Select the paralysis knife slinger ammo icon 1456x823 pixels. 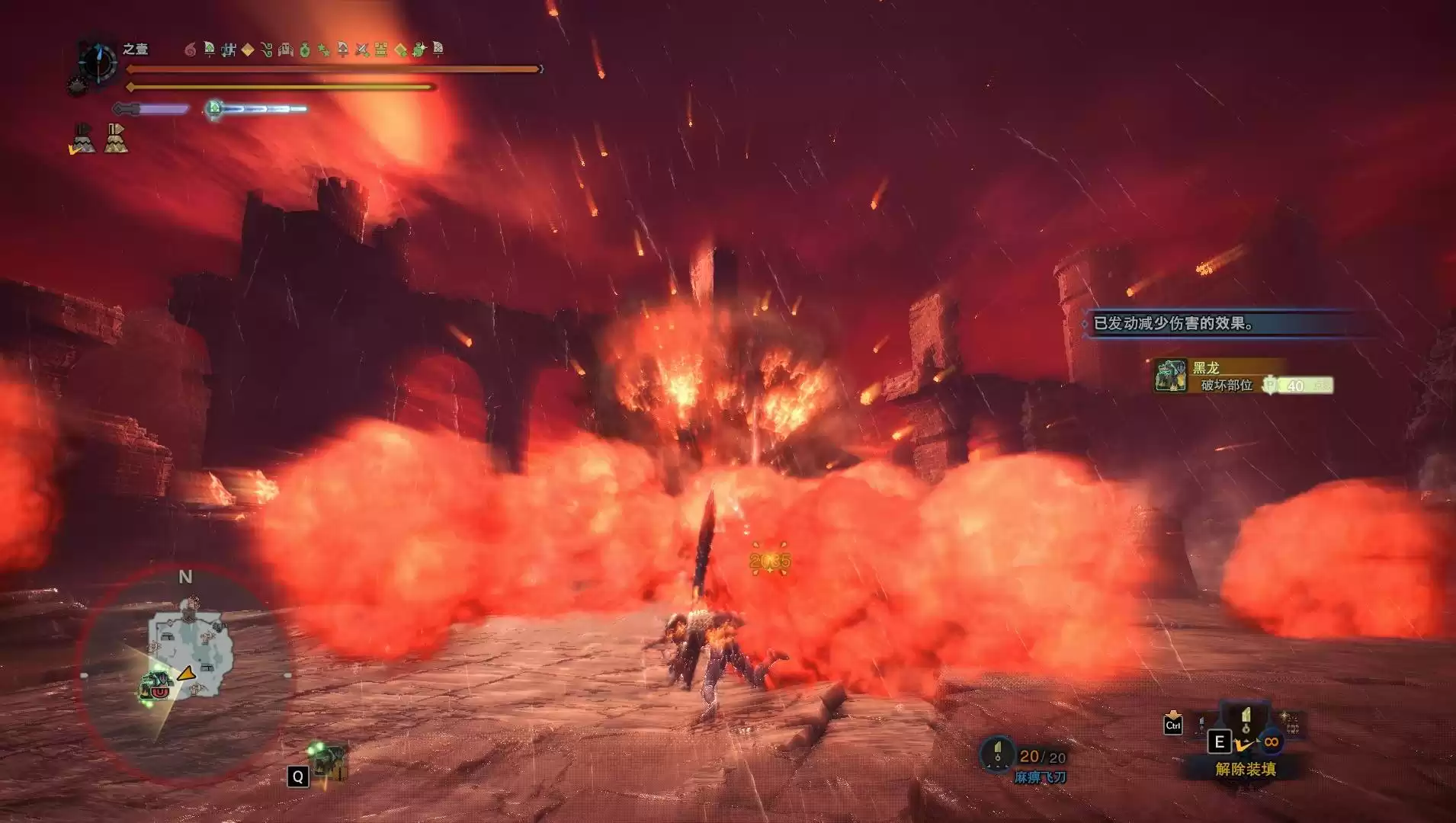point(997,754)
